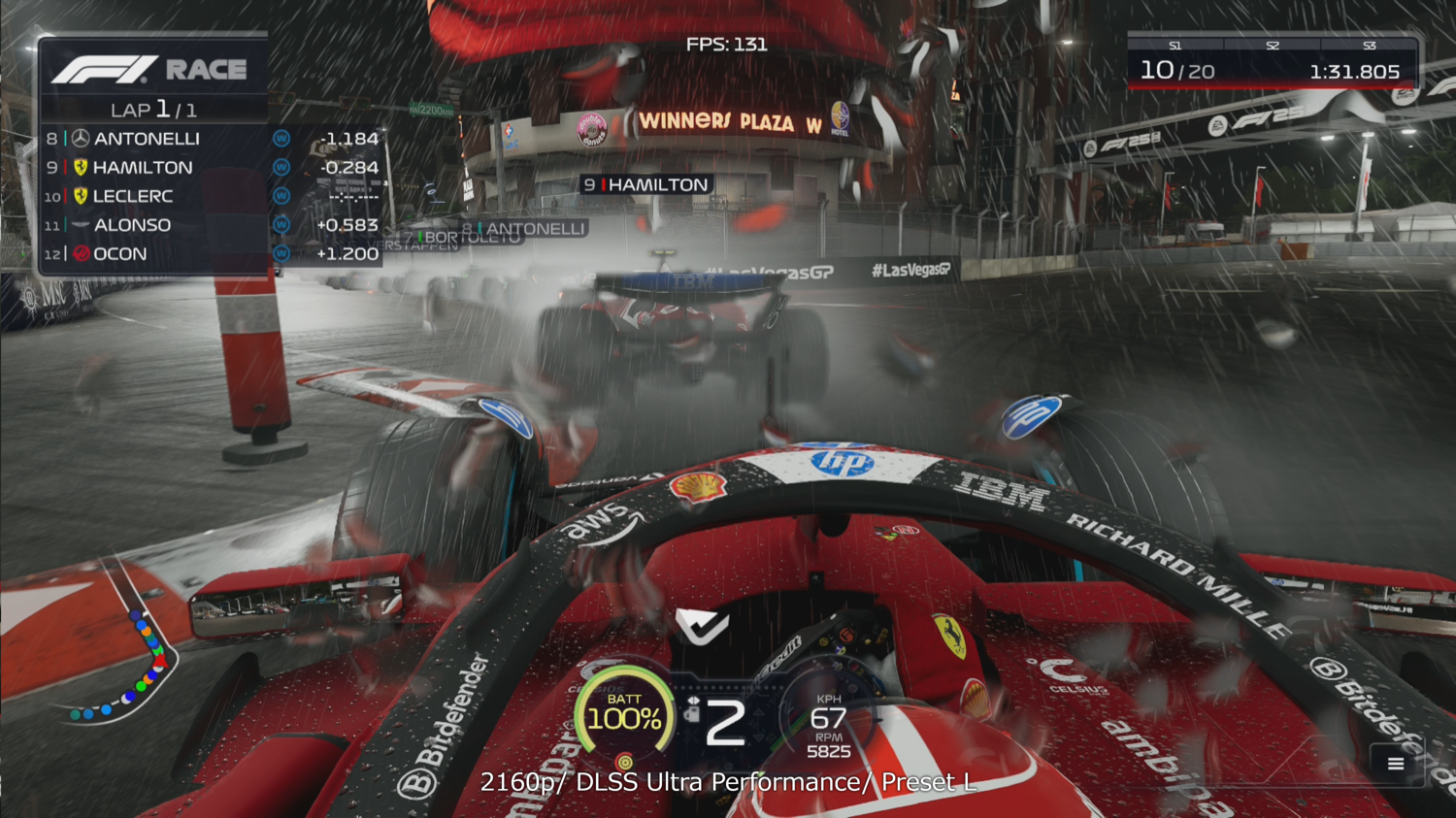Open the hamburger menu button
The width and height of the screenshot is (1456, 818).
coord(1395,764)
